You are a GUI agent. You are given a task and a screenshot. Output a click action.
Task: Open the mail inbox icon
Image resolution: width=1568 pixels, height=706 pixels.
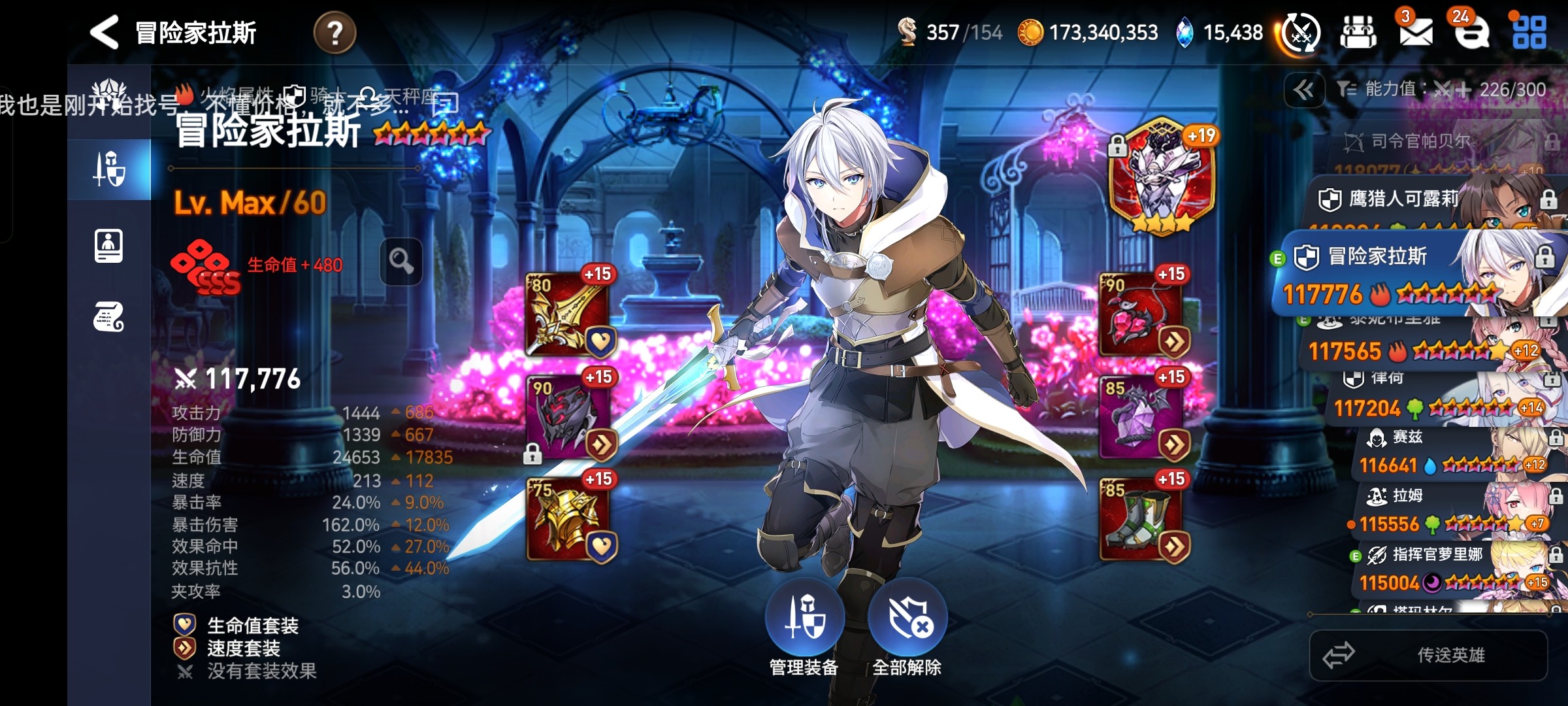coord(1415,32)
